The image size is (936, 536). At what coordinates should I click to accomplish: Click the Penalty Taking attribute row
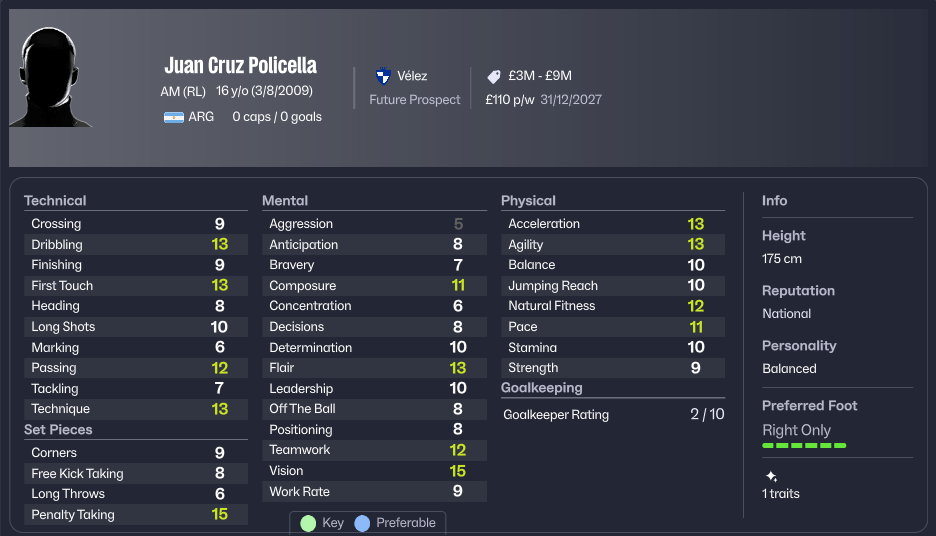point(135,515)
